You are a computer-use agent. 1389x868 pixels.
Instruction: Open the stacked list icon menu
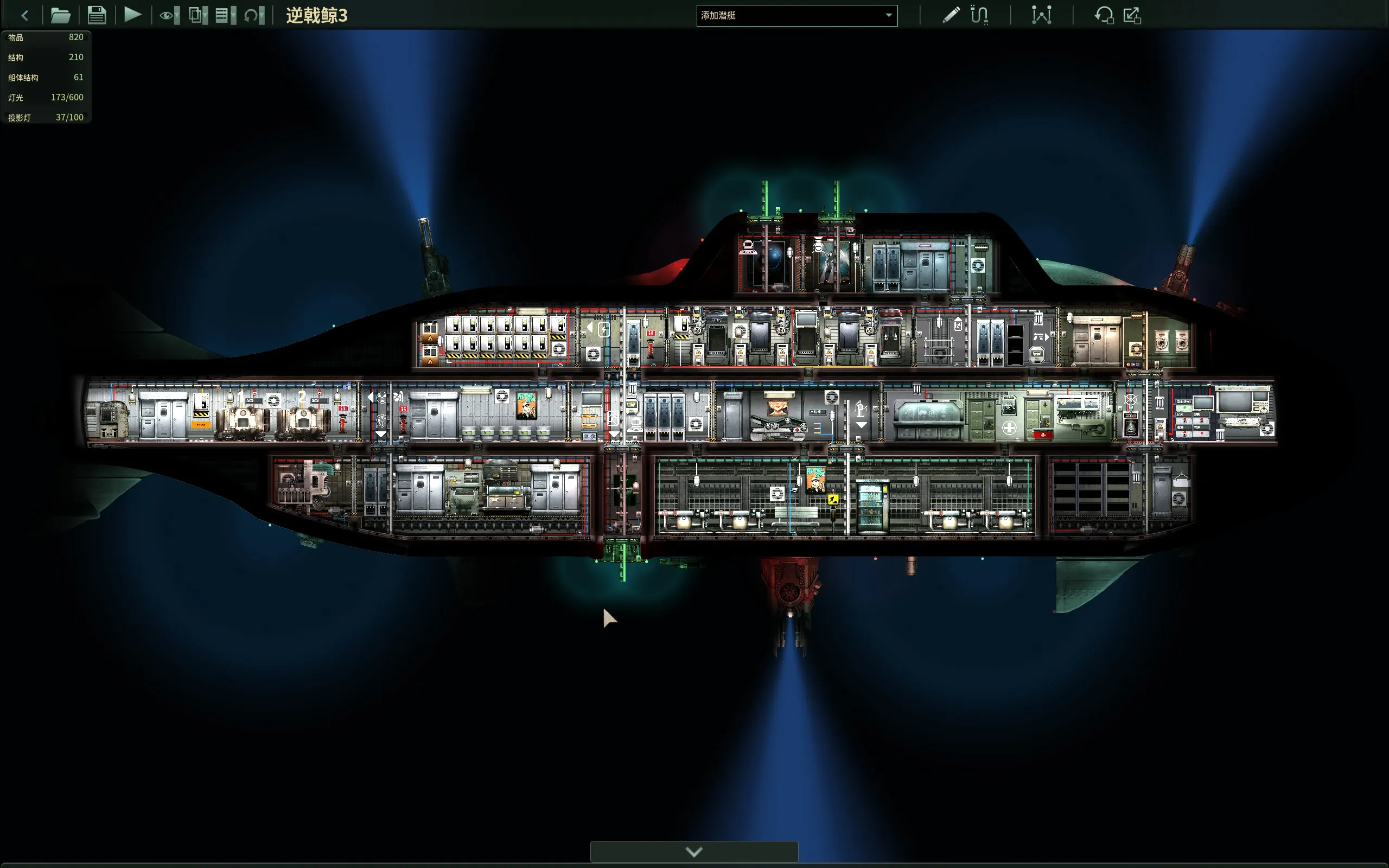(x=225, y=16)
